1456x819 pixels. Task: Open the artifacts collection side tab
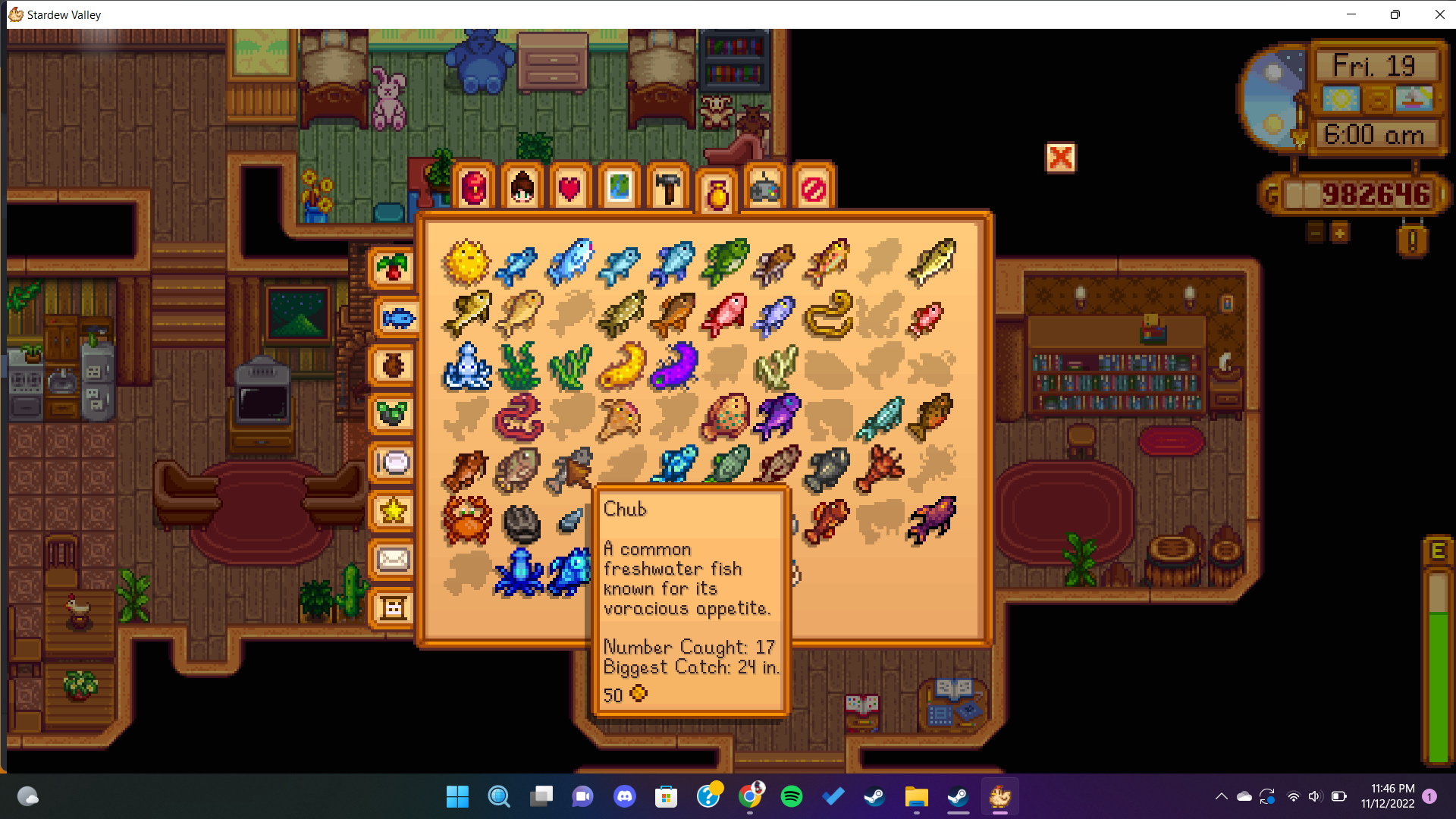pyautogui.click(x=393, y=366)
